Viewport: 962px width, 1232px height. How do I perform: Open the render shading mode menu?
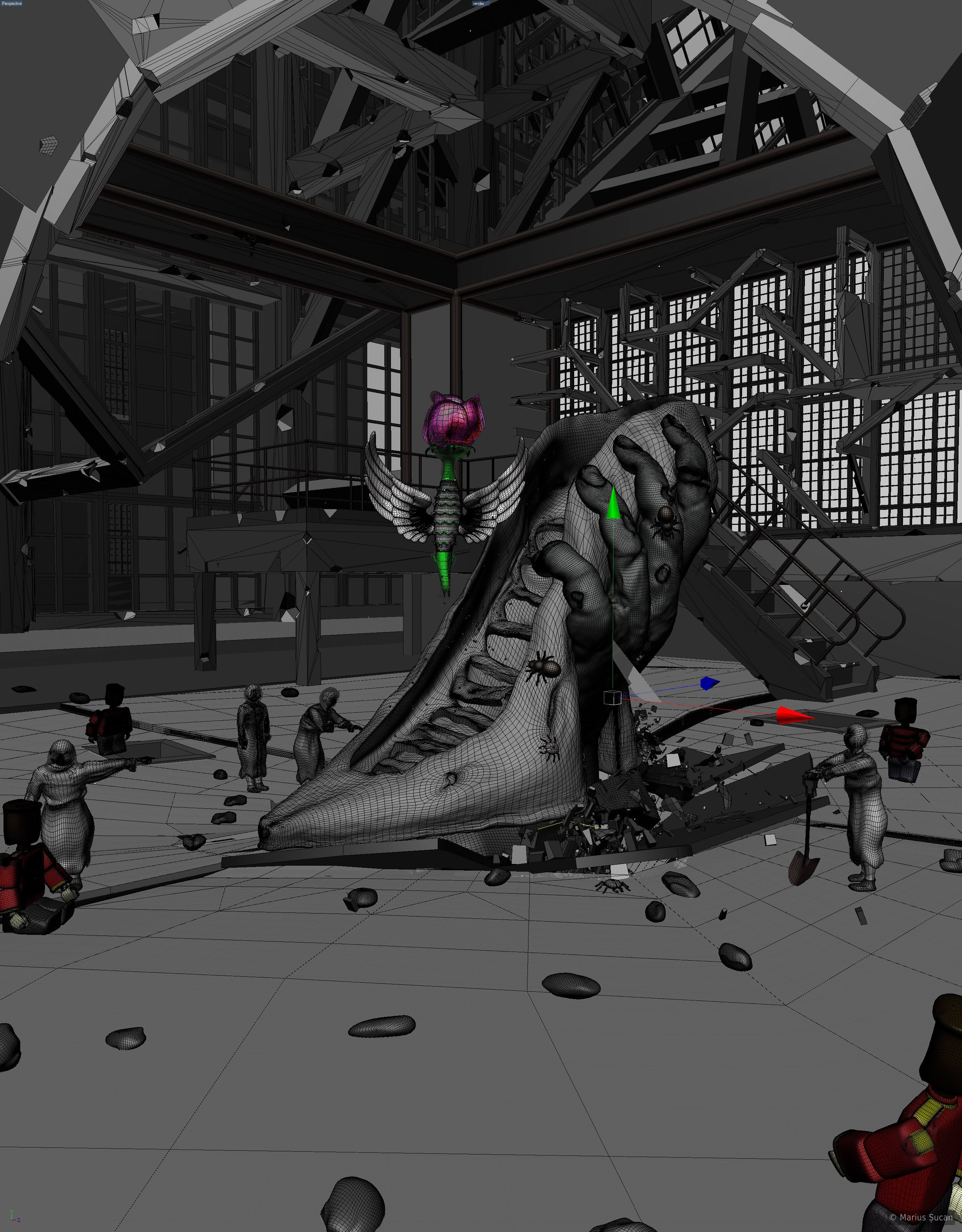pyautogui.click(x=479, y=3)
